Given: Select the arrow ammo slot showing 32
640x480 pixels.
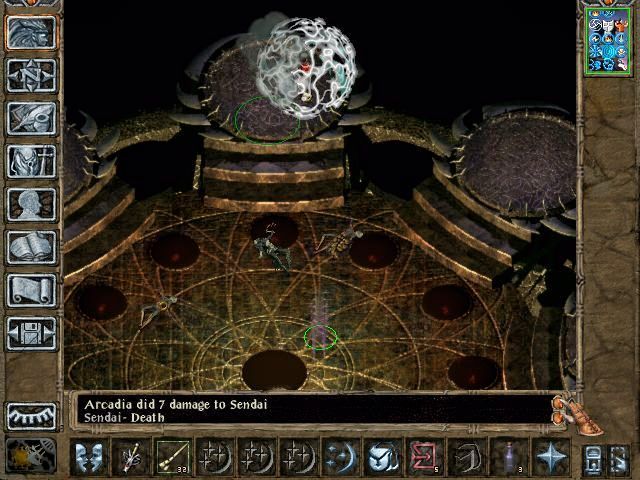Looking at the screenshot, I should click(x=172, y=458).
